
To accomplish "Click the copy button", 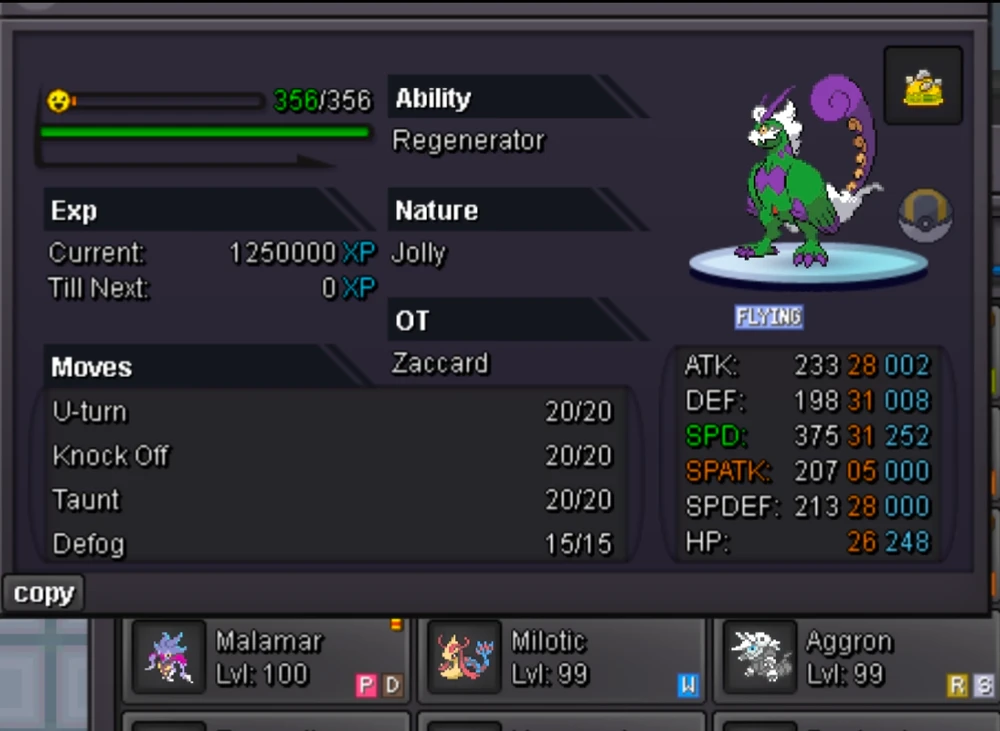I will (43, 593).
